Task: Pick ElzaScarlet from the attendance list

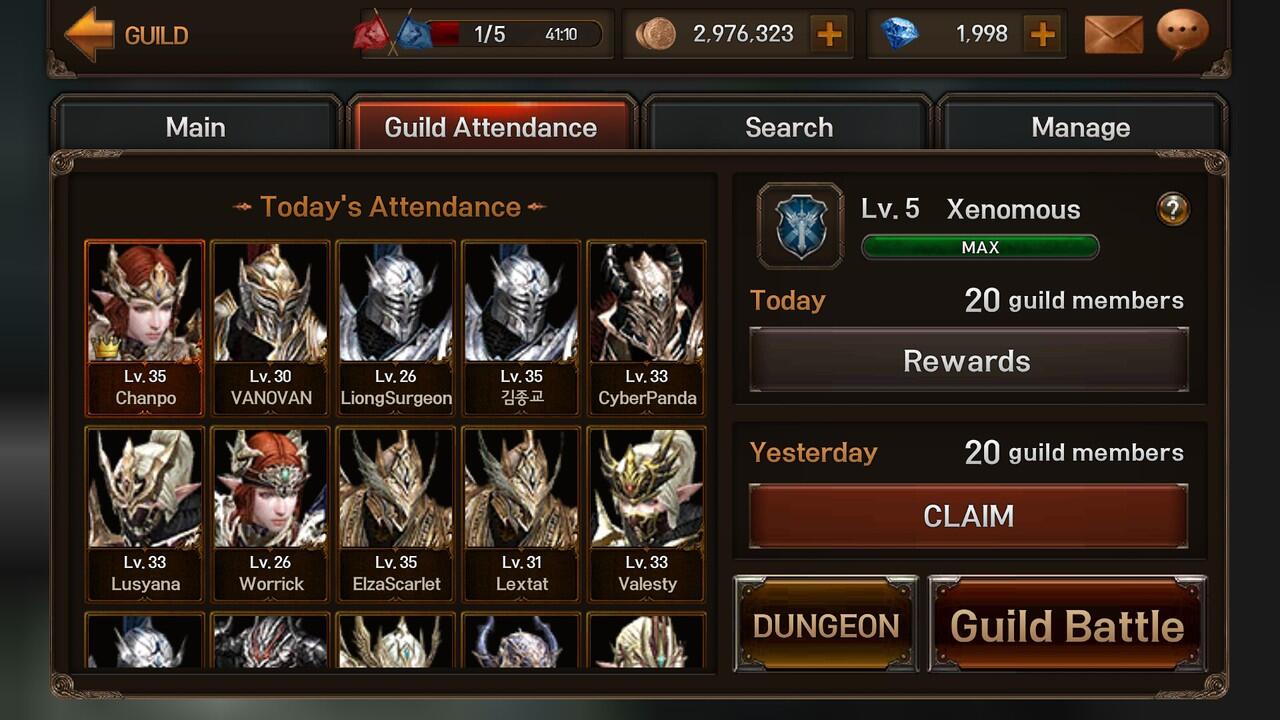Action: click(x=396, y=513)
